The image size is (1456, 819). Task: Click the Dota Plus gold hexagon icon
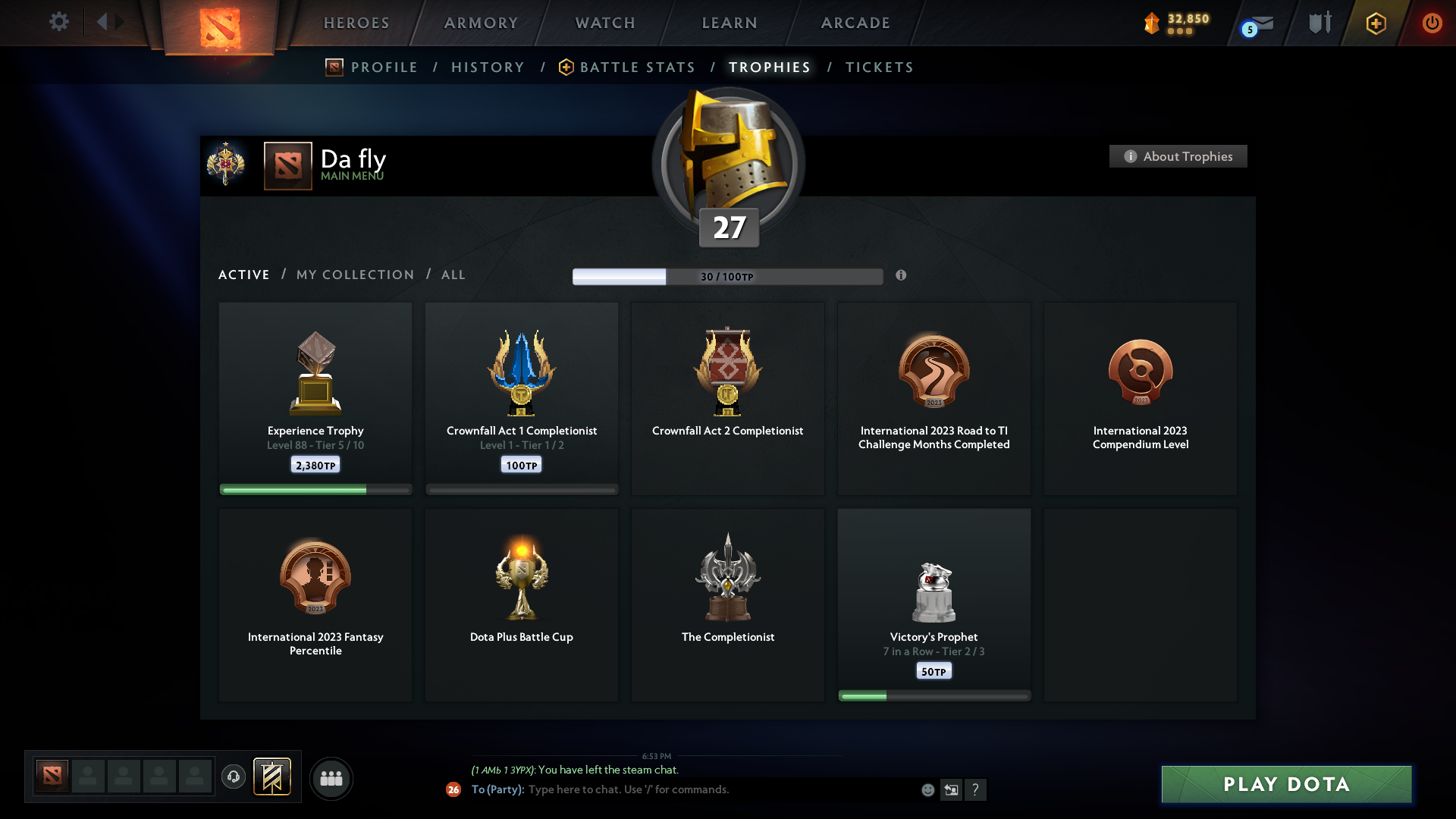pyautogui.click(x=1376, y=23)
